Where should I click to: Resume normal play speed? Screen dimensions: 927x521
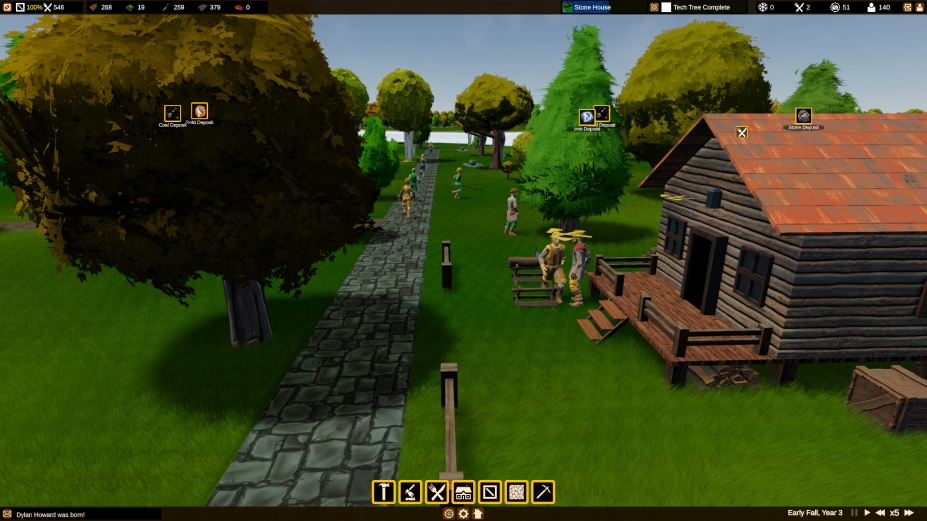tap(867, 513)
